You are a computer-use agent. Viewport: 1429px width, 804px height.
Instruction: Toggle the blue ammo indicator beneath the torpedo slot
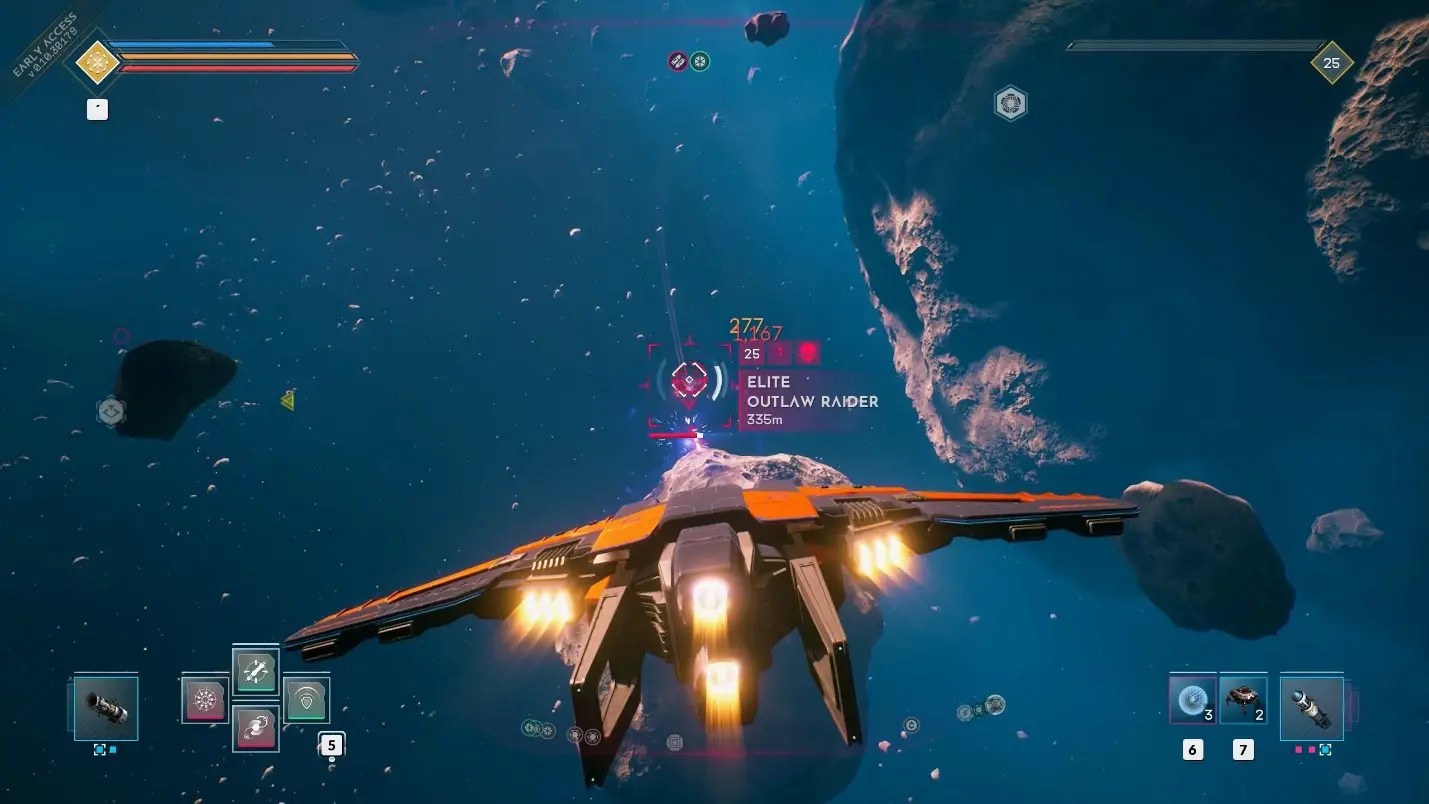(1326, 749)
